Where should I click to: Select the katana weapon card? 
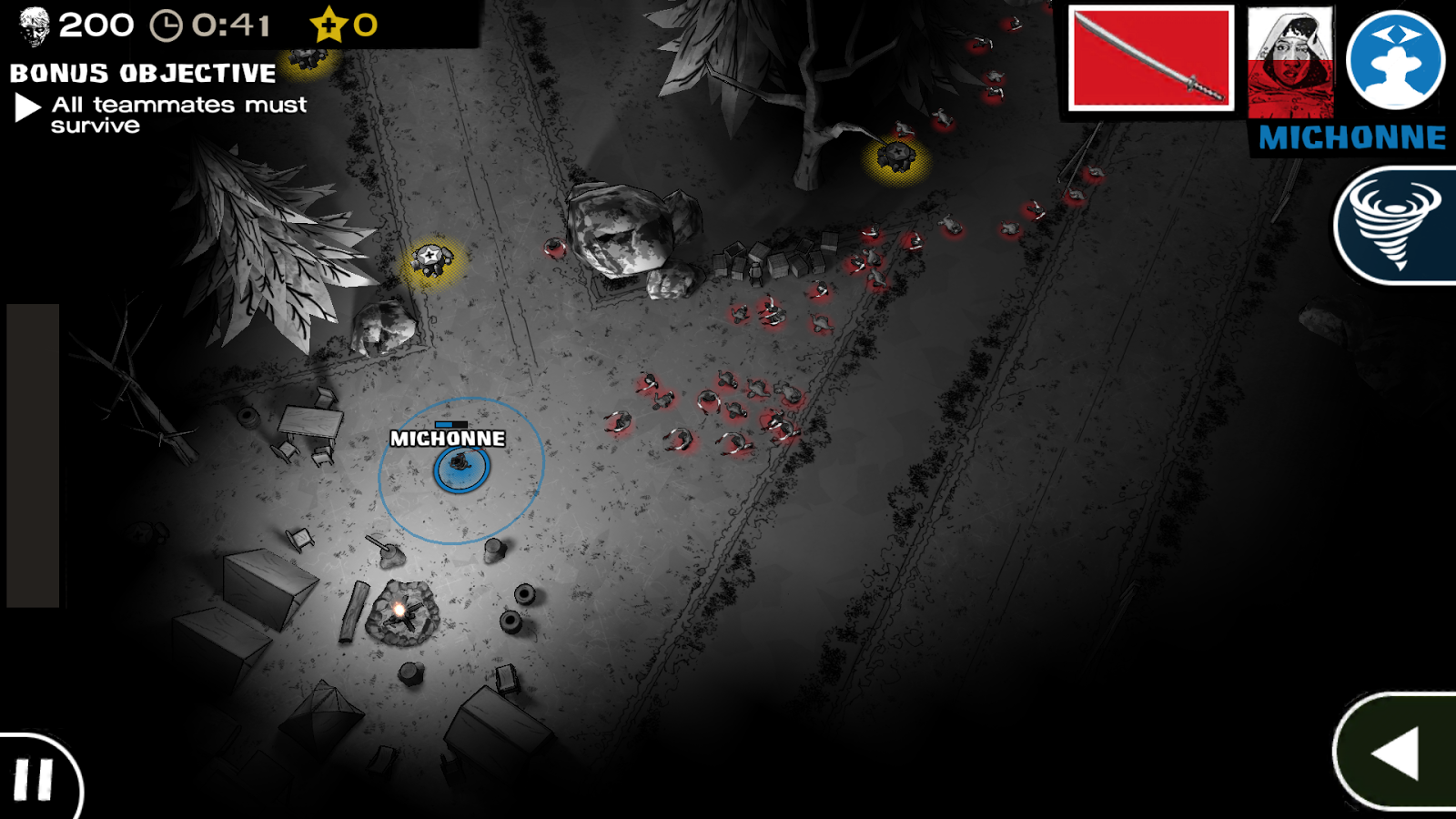pos(1151,59)
